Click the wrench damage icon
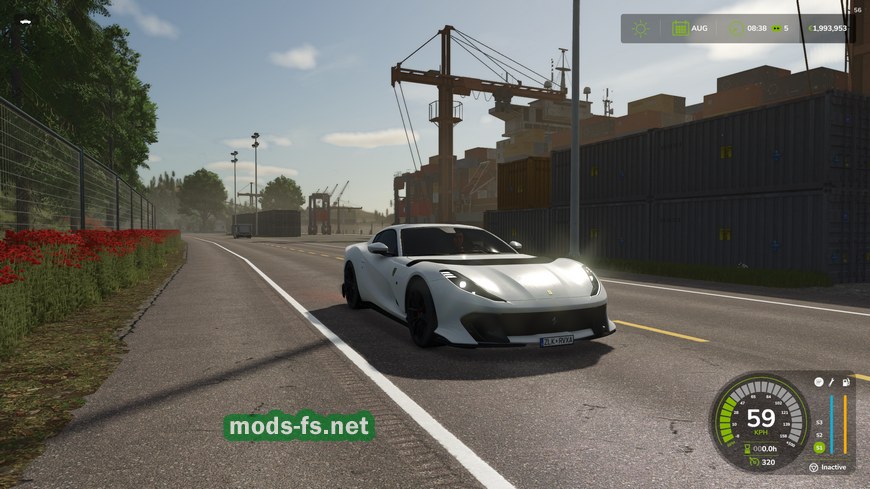This screenshot has width=870, height=489. [x=831, y=382]
